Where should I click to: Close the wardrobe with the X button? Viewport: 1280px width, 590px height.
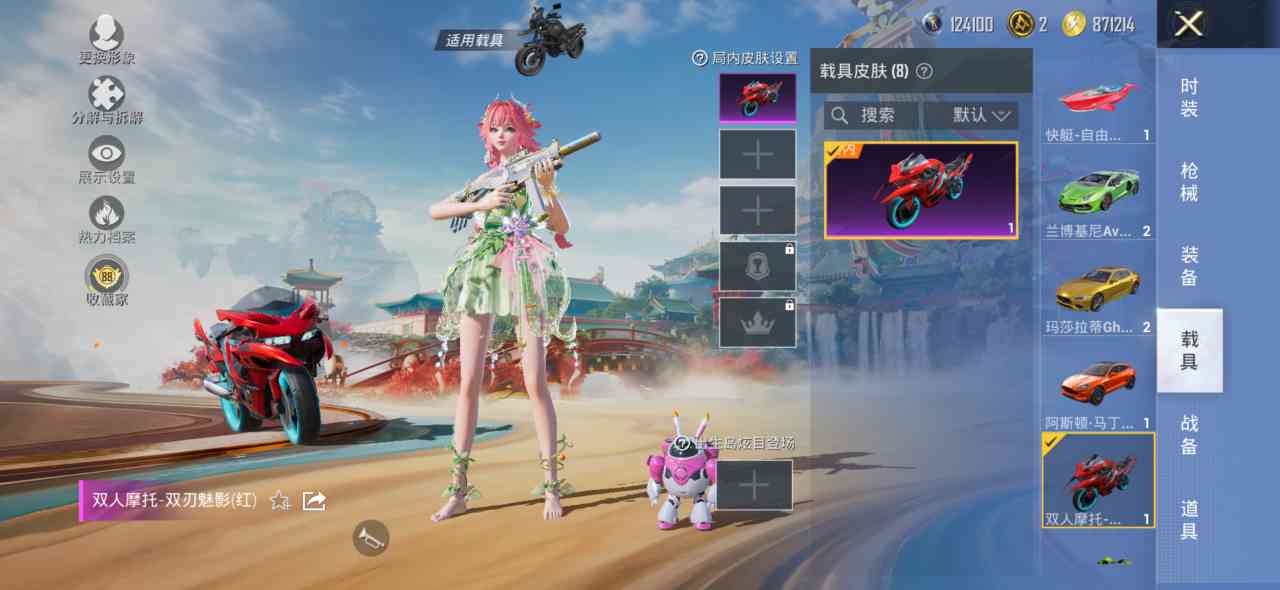point(1188,24)
